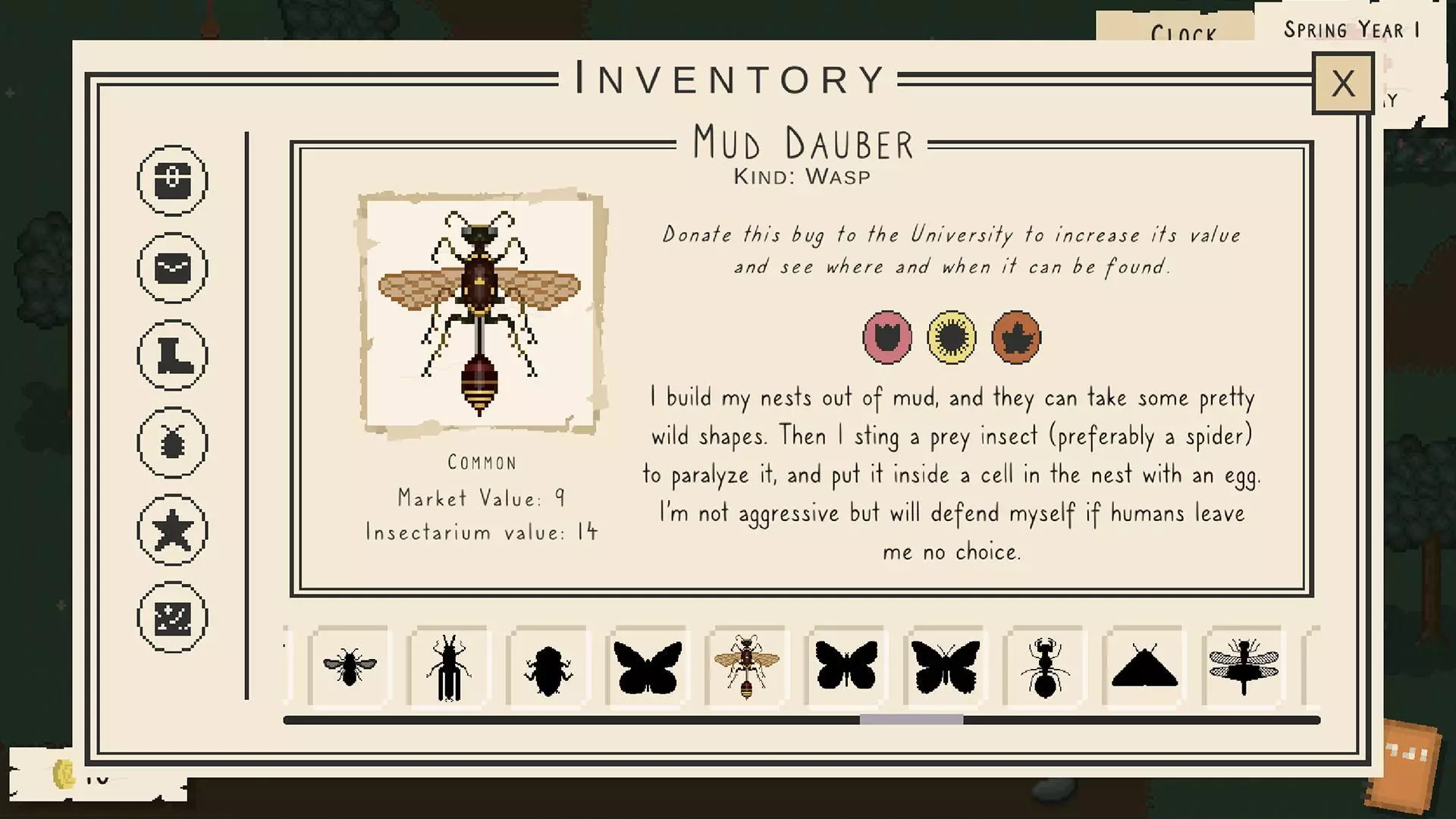1456x819 pixels.
Task: Switch to the Clock tab
Action: coord(1185,32)
